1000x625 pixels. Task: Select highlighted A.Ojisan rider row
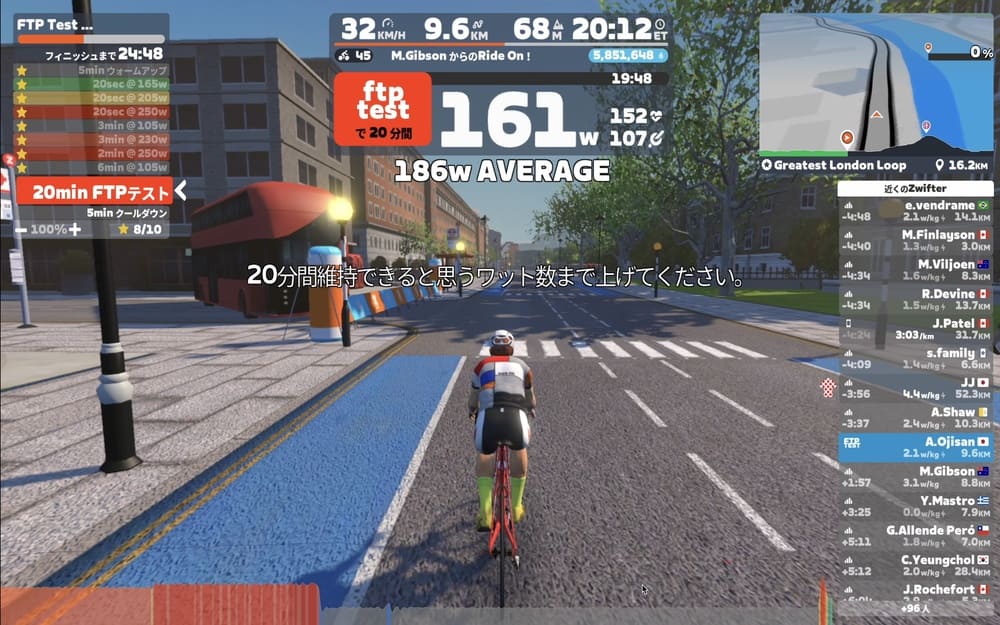click(915, 446)
